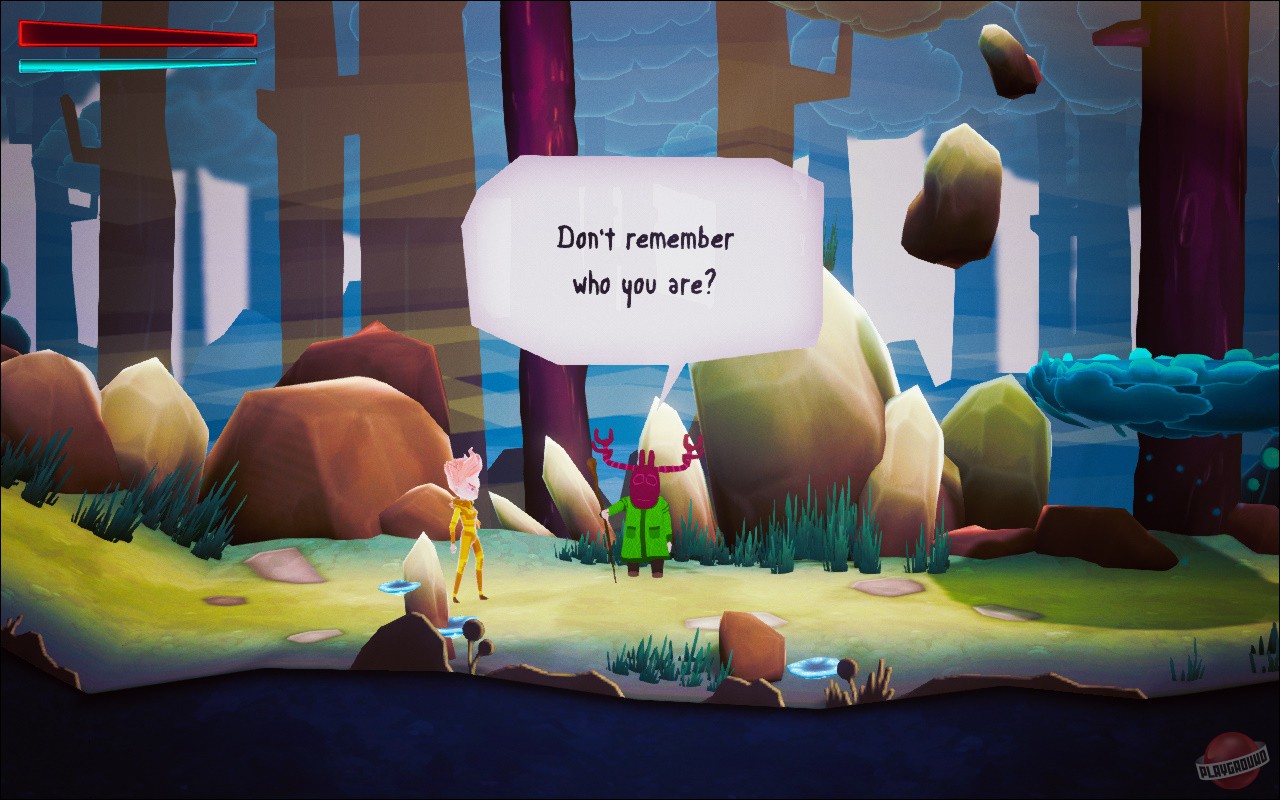The width and height of the screenshot is (1280, 800).
Task: Click the dialogue speech bubble
Action: click(645, 250)
